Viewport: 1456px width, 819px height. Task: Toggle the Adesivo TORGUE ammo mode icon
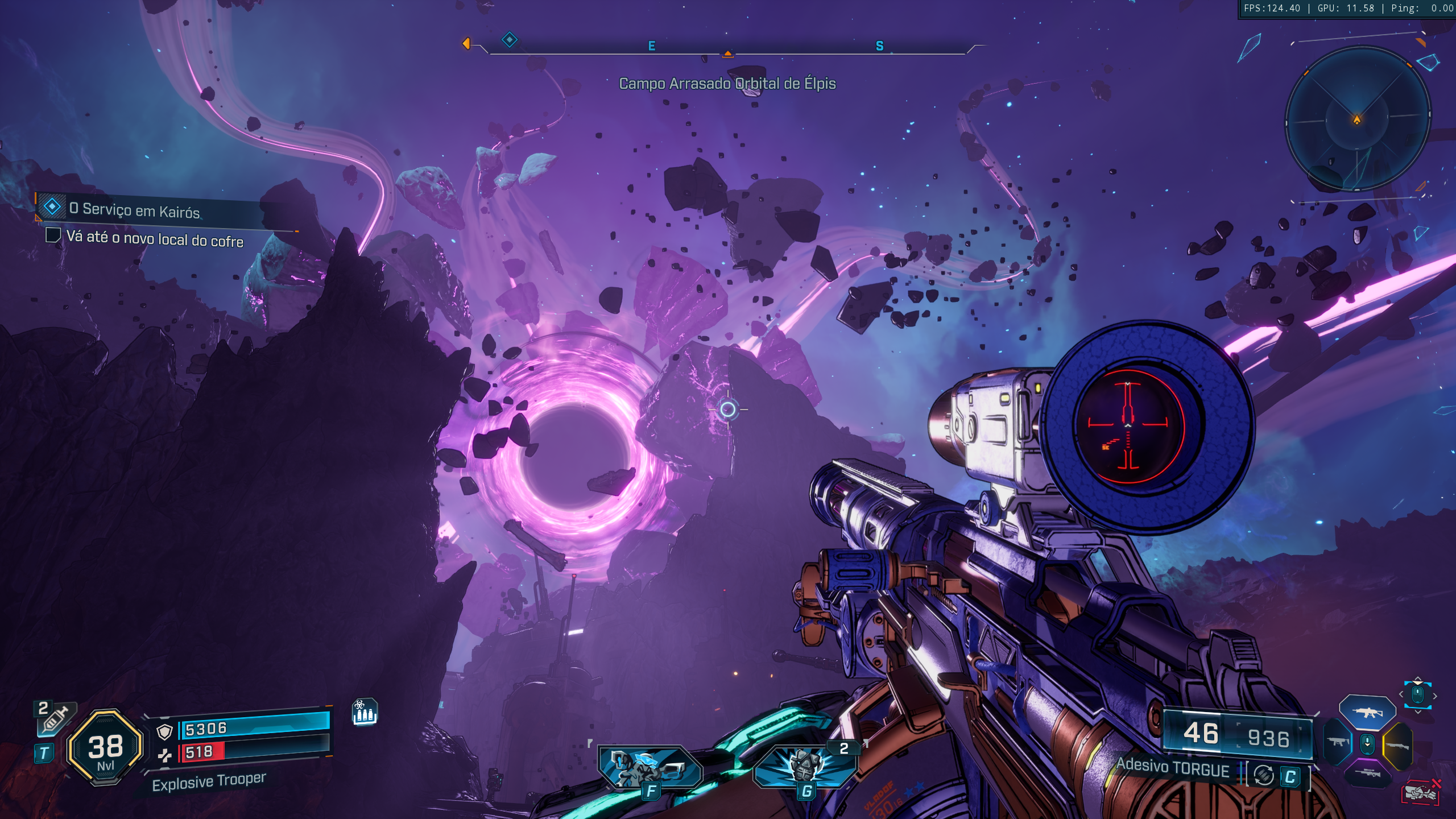tap(1264, 775)
